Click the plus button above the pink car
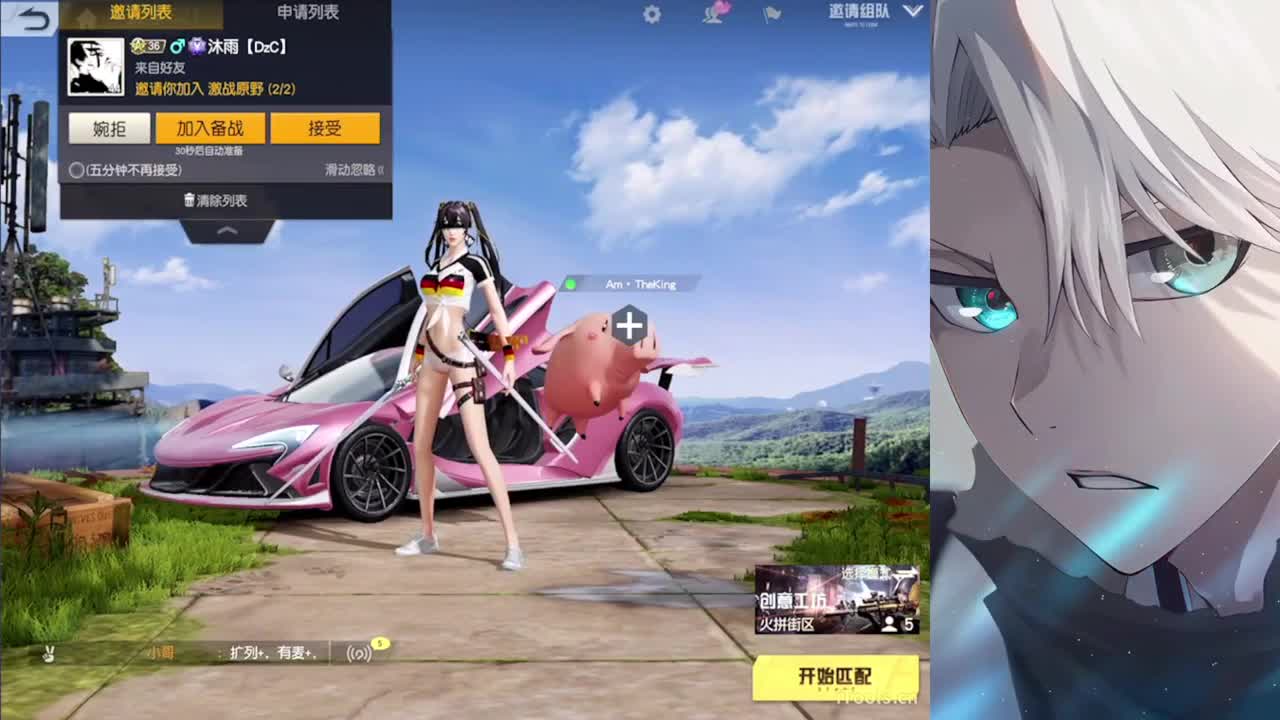This screenshot has height=720, width=1280. click(x=629, y=322)
